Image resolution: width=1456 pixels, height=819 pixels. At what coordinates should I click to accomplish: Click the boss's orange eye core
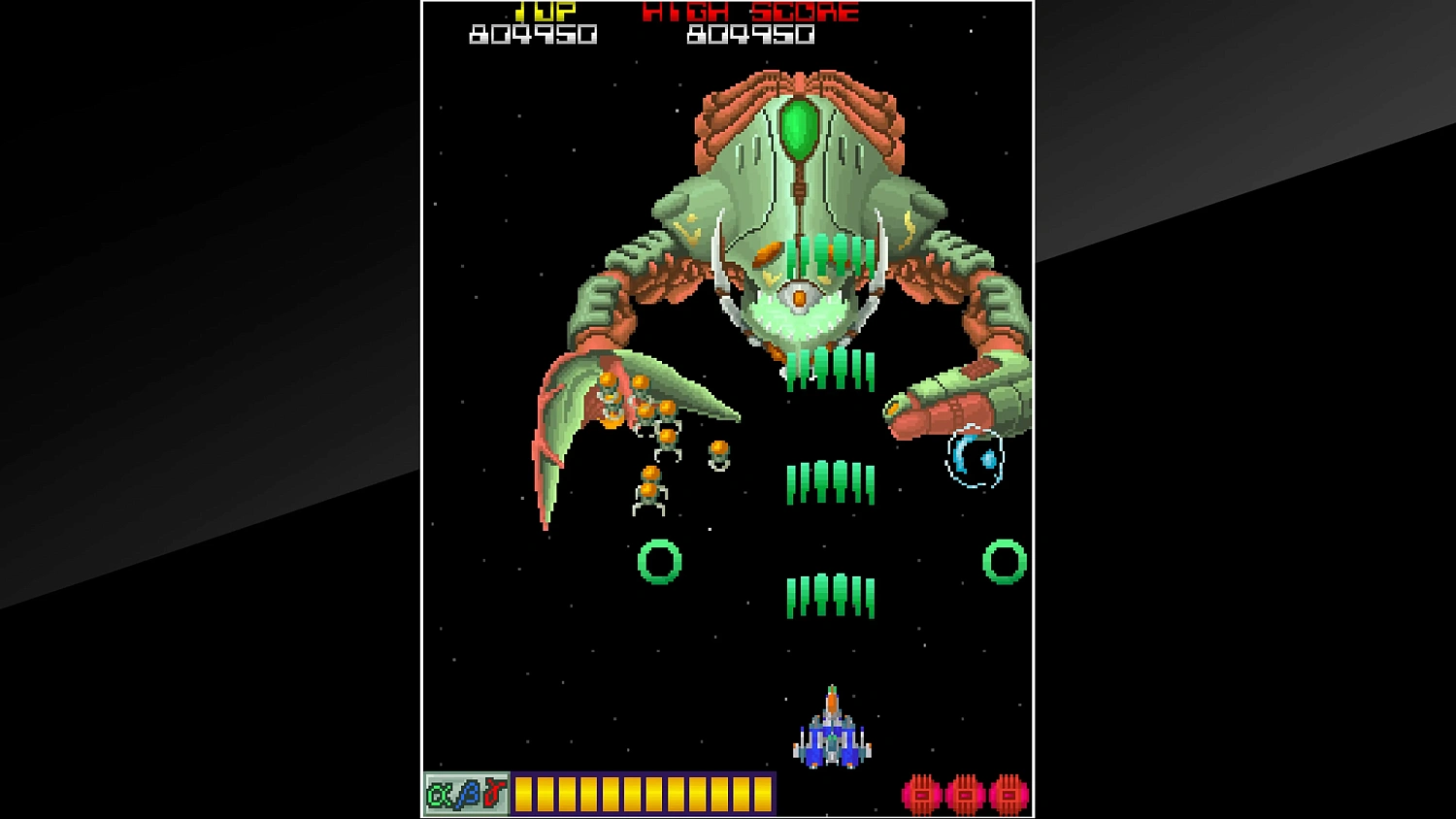click(x=798, y=299)
